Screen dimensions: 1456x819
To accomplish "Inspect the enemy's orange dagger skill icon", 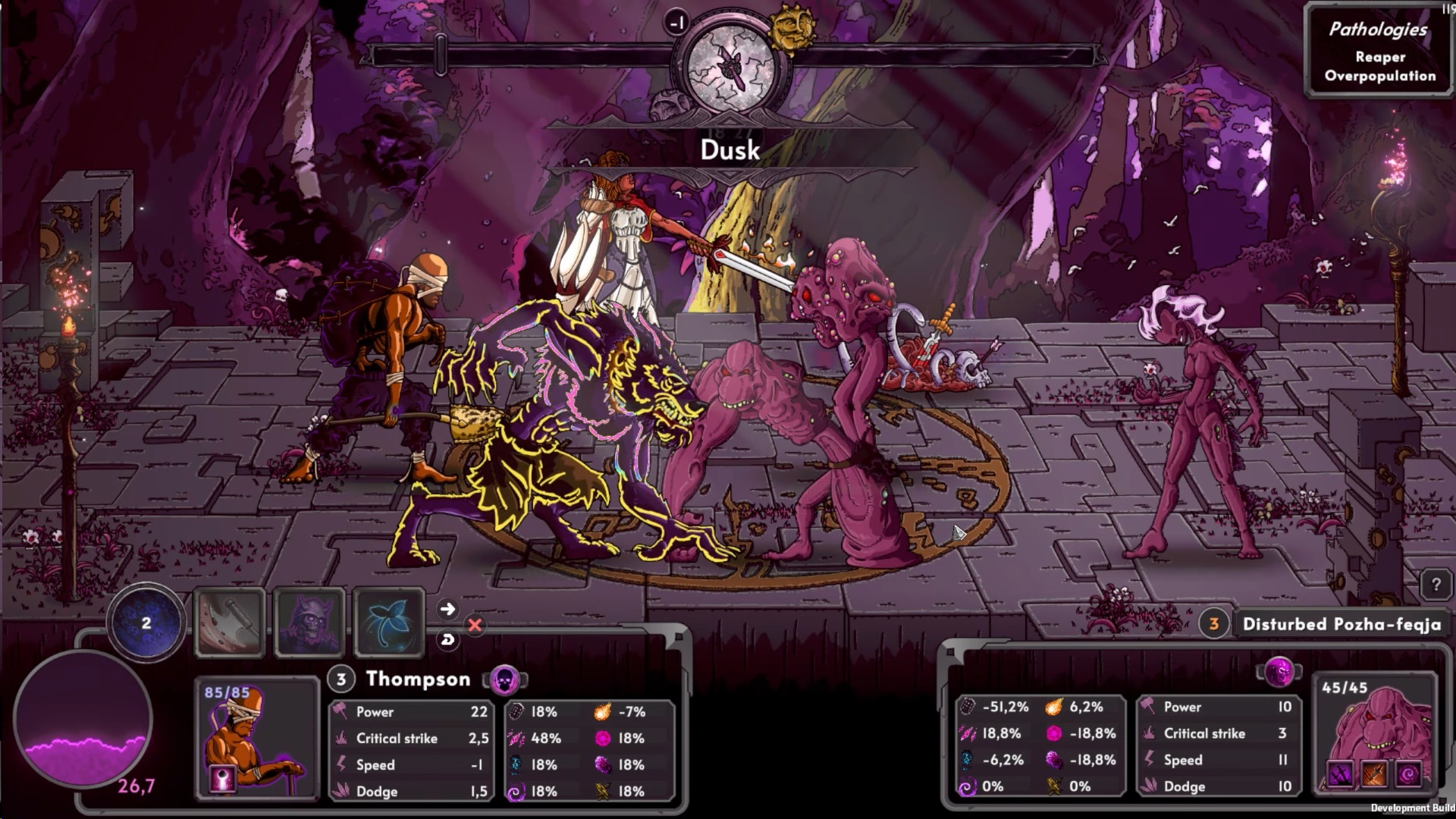I will pyautogui.click(x=1375, y=775).
